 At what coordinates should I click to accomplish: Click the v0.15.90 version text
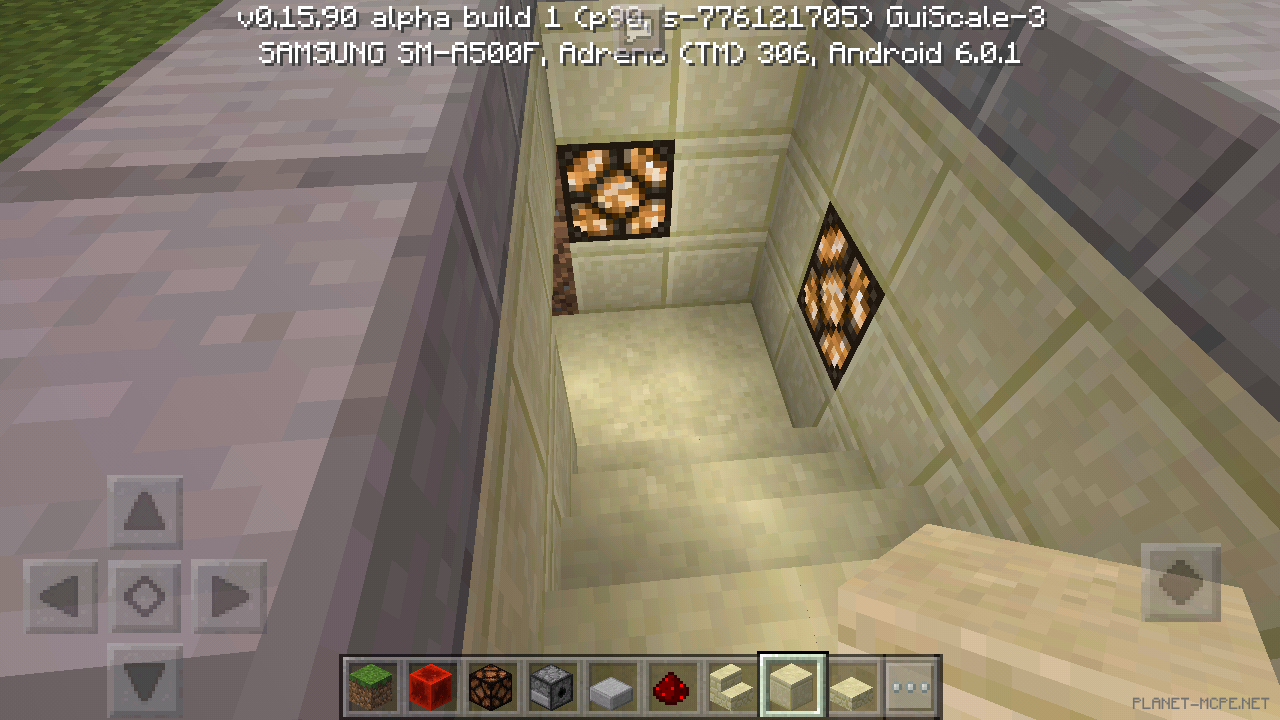click(x=295, y=18)
